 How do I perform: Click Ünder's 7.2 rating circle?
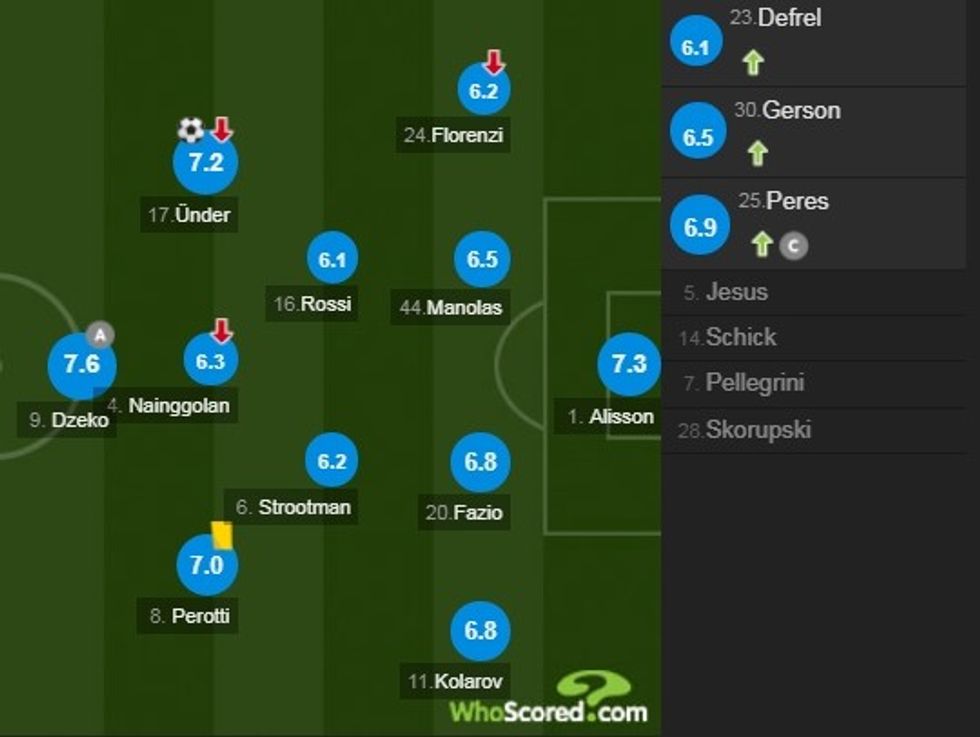coord(205,162)
